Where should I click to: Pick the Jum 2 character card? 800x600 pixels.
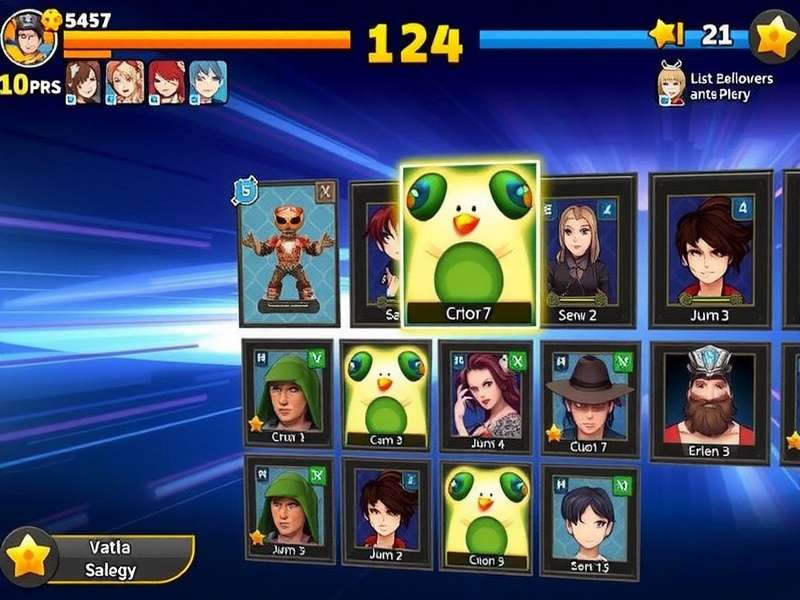[x=386, y=512]
